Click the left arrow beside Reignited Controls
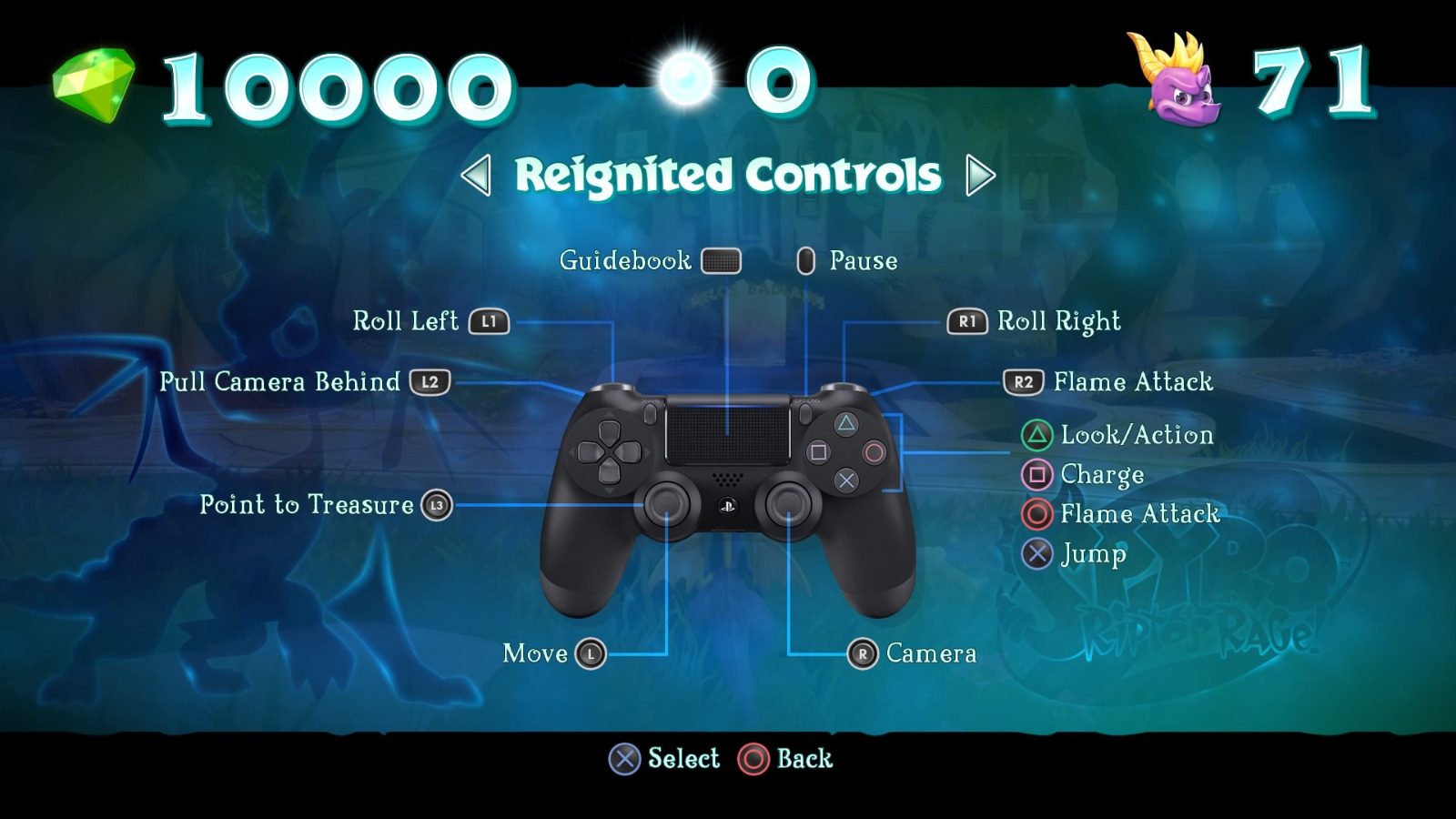This screenshot has height=819, width=1456. pyautogui.click(x=477, y=175)
